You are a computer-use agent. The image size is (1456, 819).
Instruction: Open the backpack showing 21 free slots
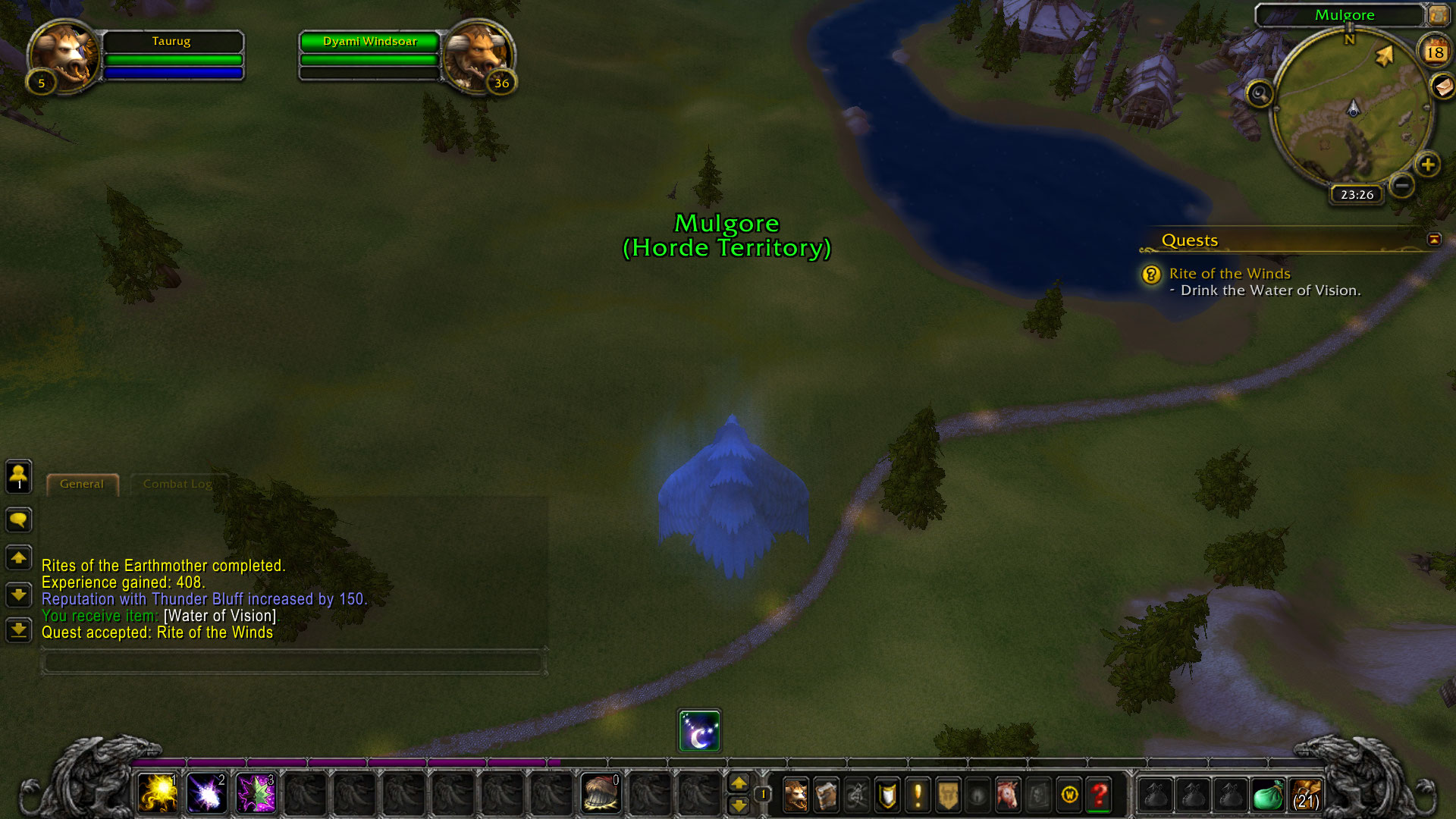coord(1306,795)
